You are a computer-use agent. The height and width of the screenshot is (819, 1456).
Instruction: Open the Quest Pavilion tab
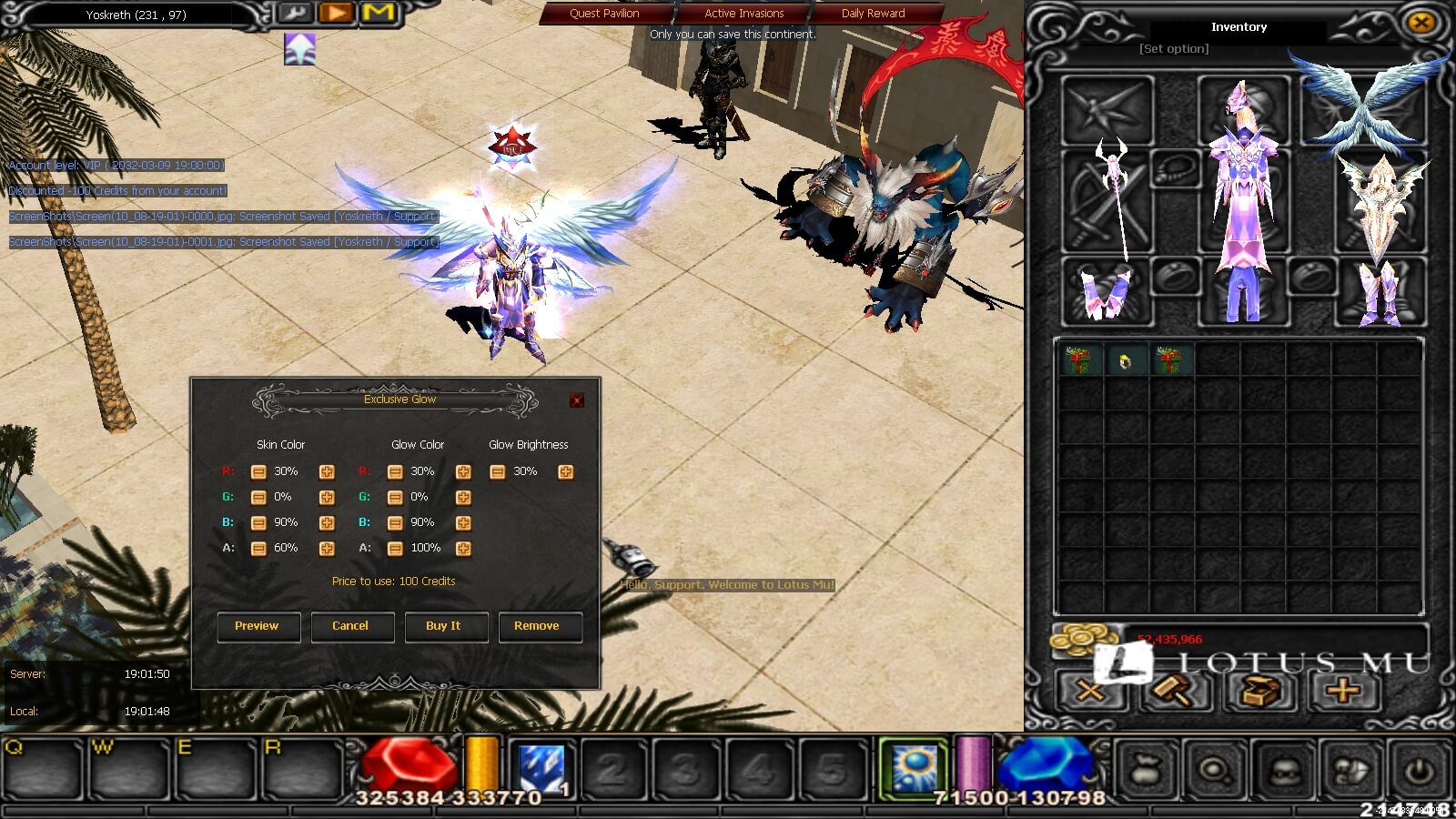604,14
